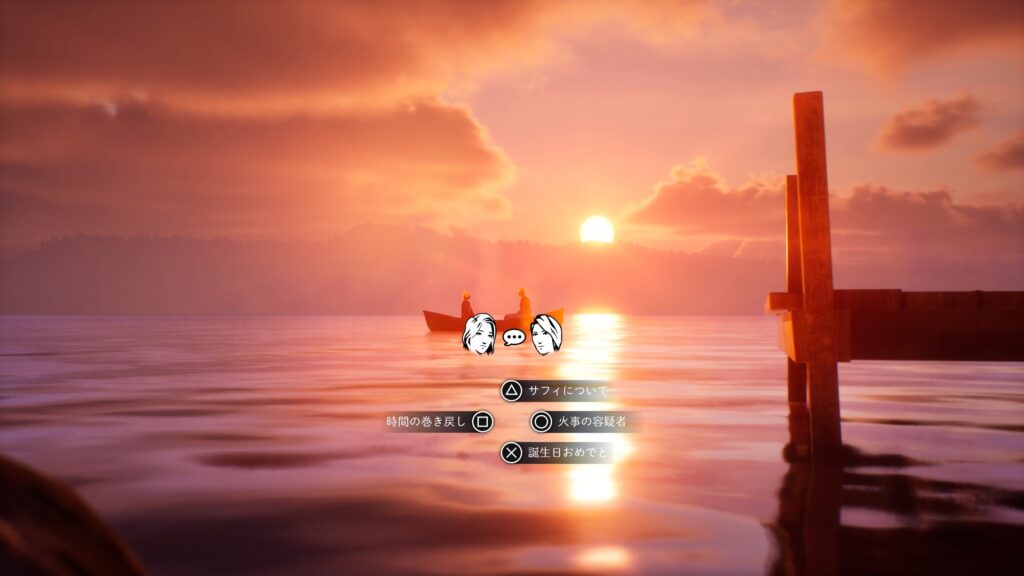Choose the サフィについて dialogue option
Screen dimensions: 1024x576
pos(557,391)
